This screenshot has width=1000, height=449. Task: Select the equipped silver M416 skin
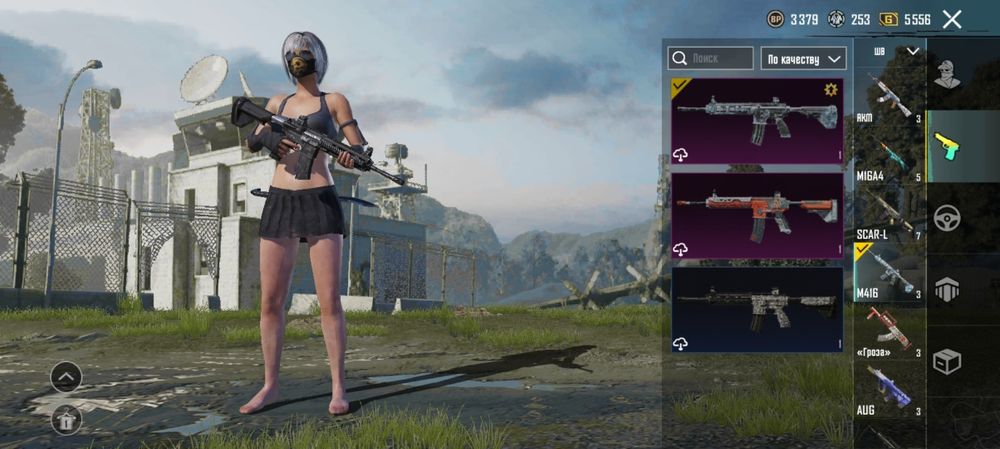click(757, 120)
